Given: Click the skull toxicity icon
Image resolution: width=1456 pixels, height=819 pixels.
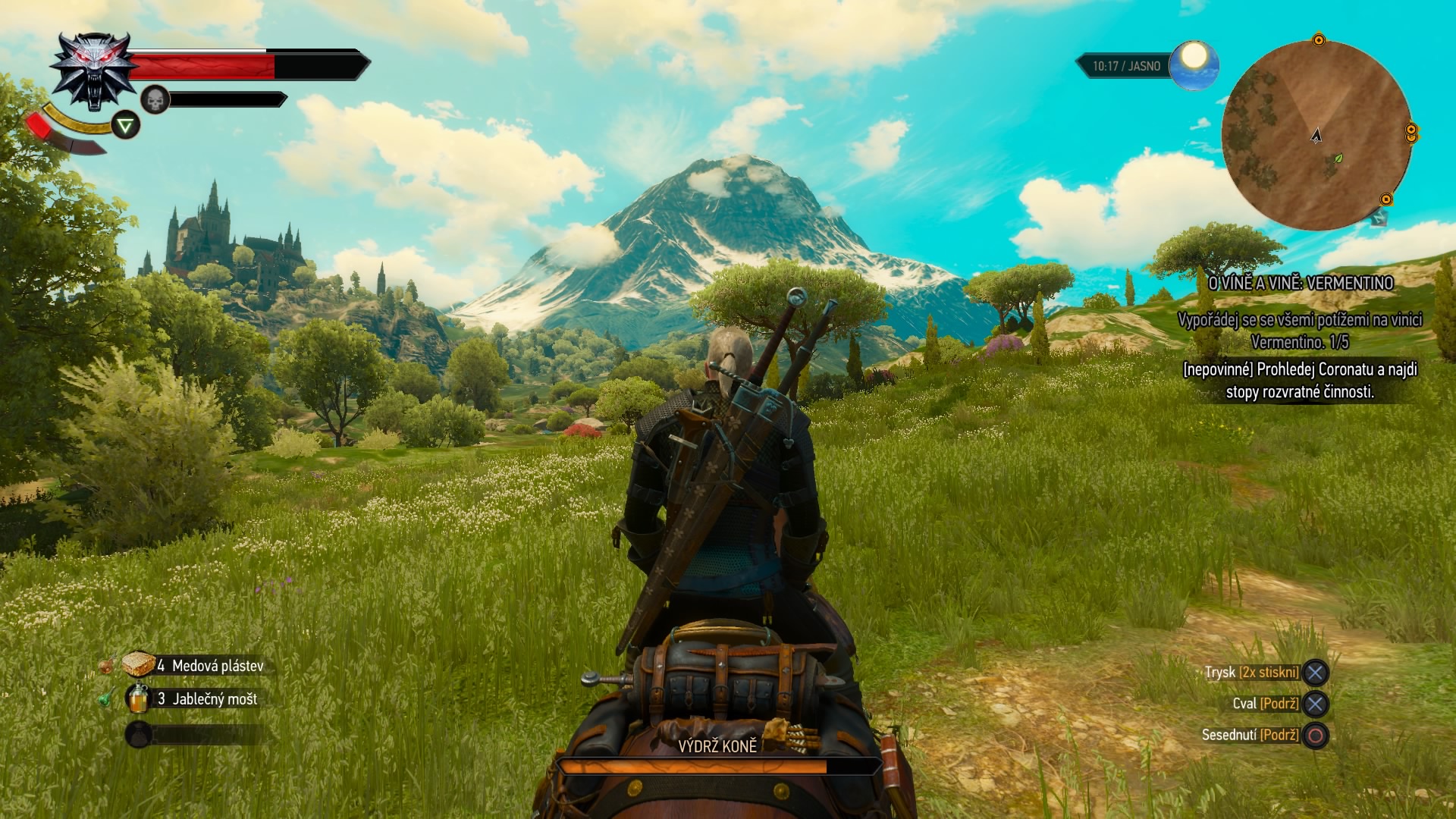Looking at the screenshot, I should (x=155, y=99).
